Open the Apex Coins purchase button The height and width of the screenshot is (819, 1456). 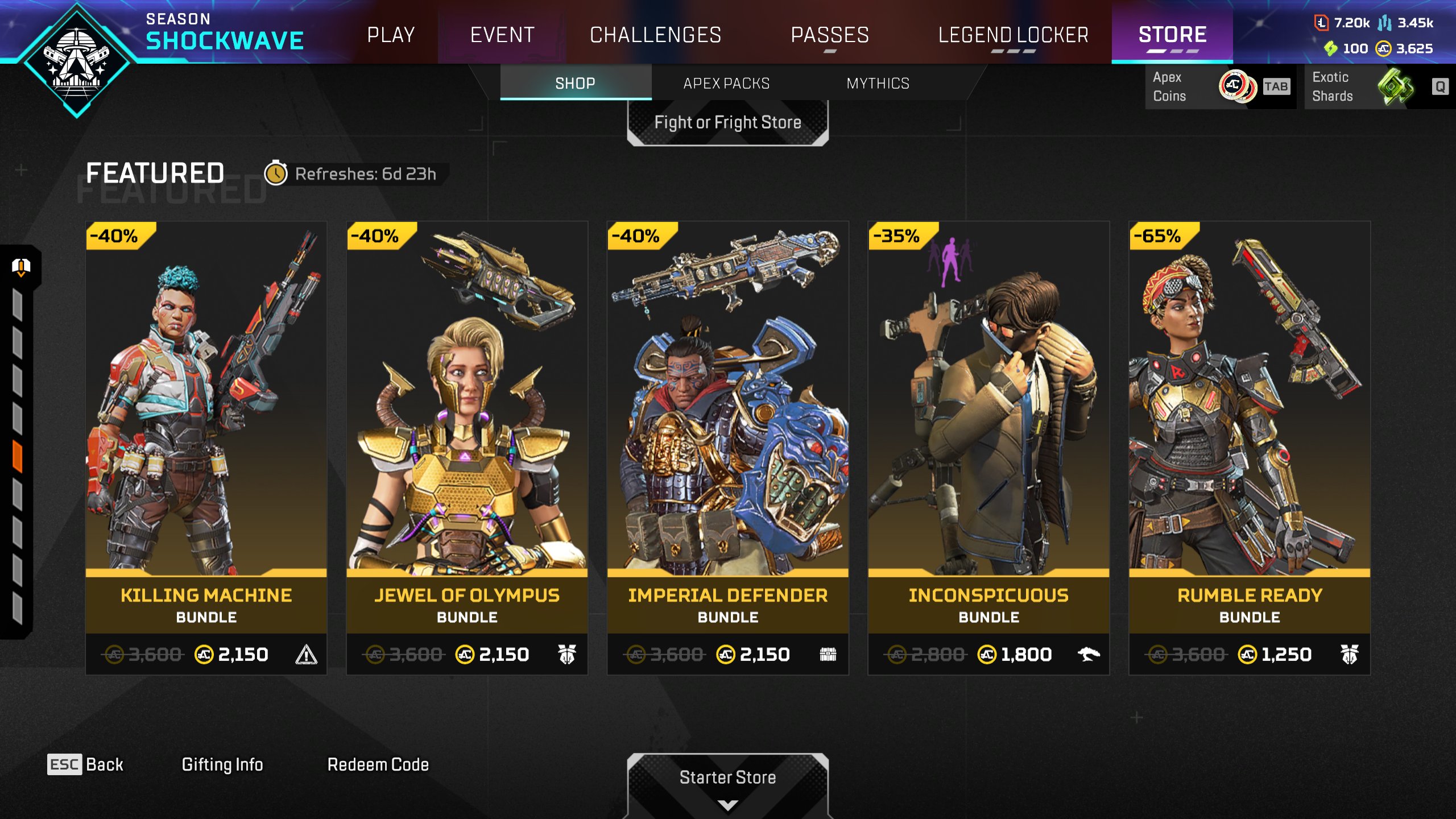(x=1219, y=86)
